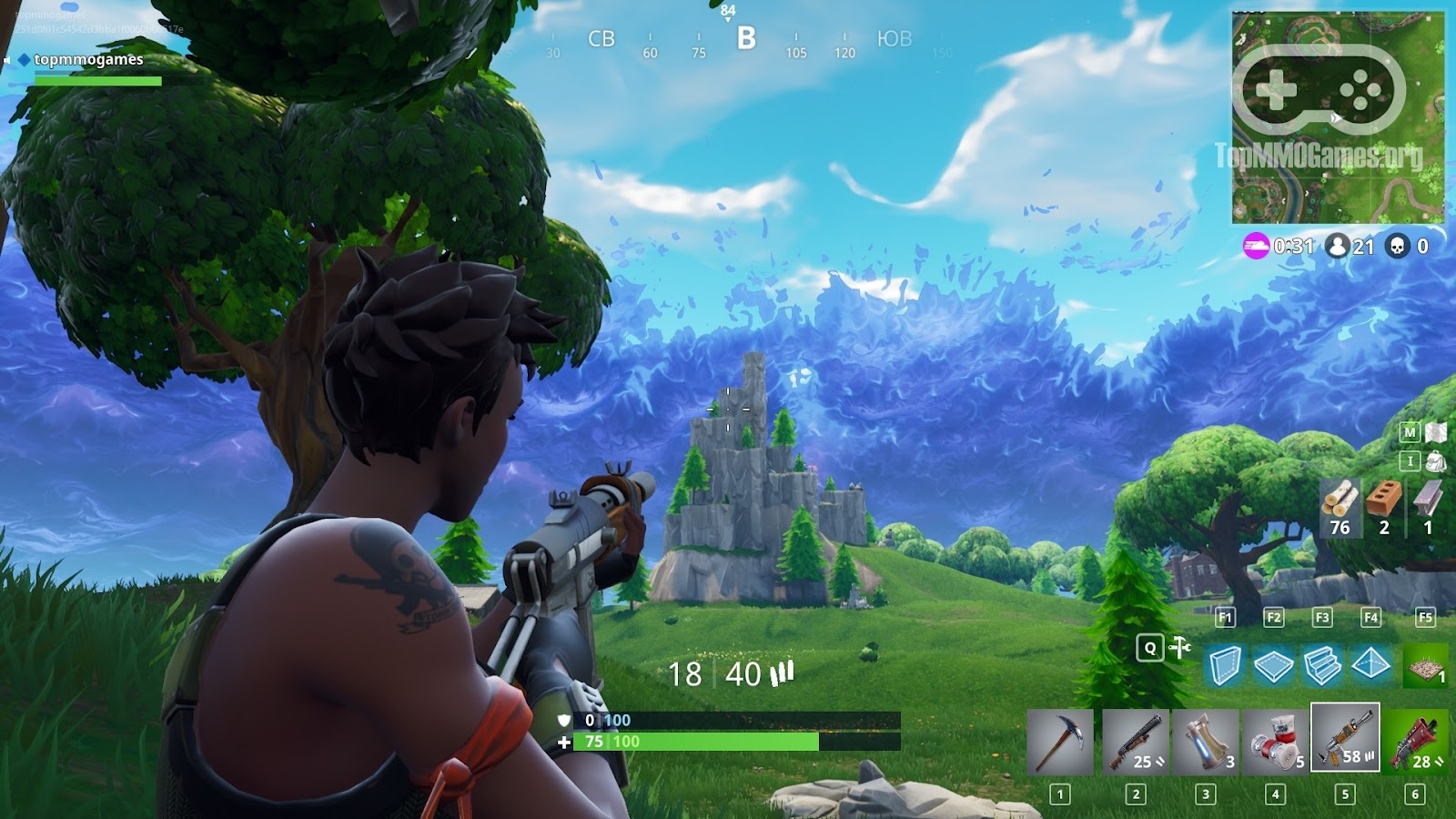Pick the floor building piece
The image size is (1456, 819).
1273,666
